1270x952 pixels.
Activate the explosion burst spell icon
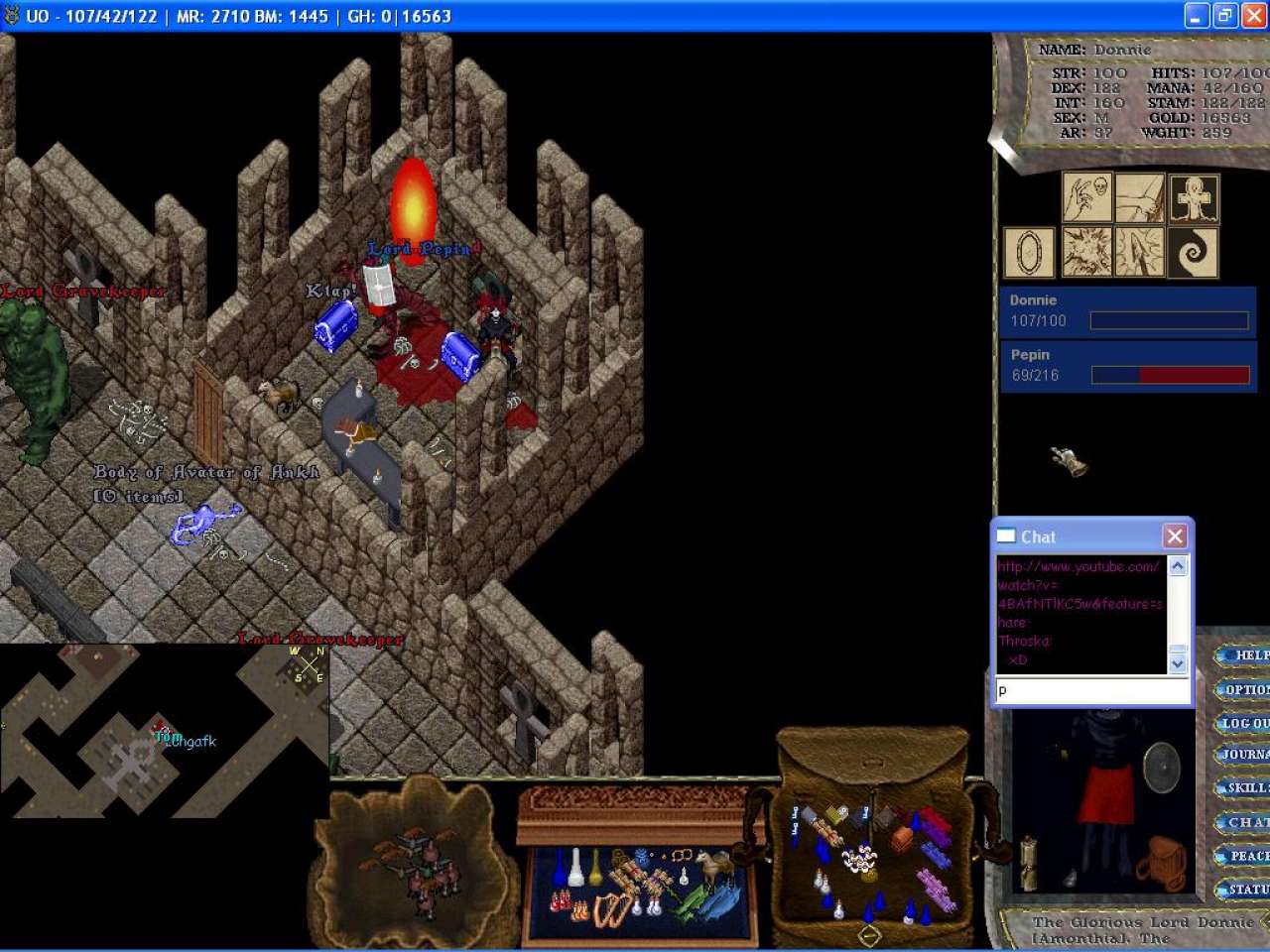tap(1086, 252)
